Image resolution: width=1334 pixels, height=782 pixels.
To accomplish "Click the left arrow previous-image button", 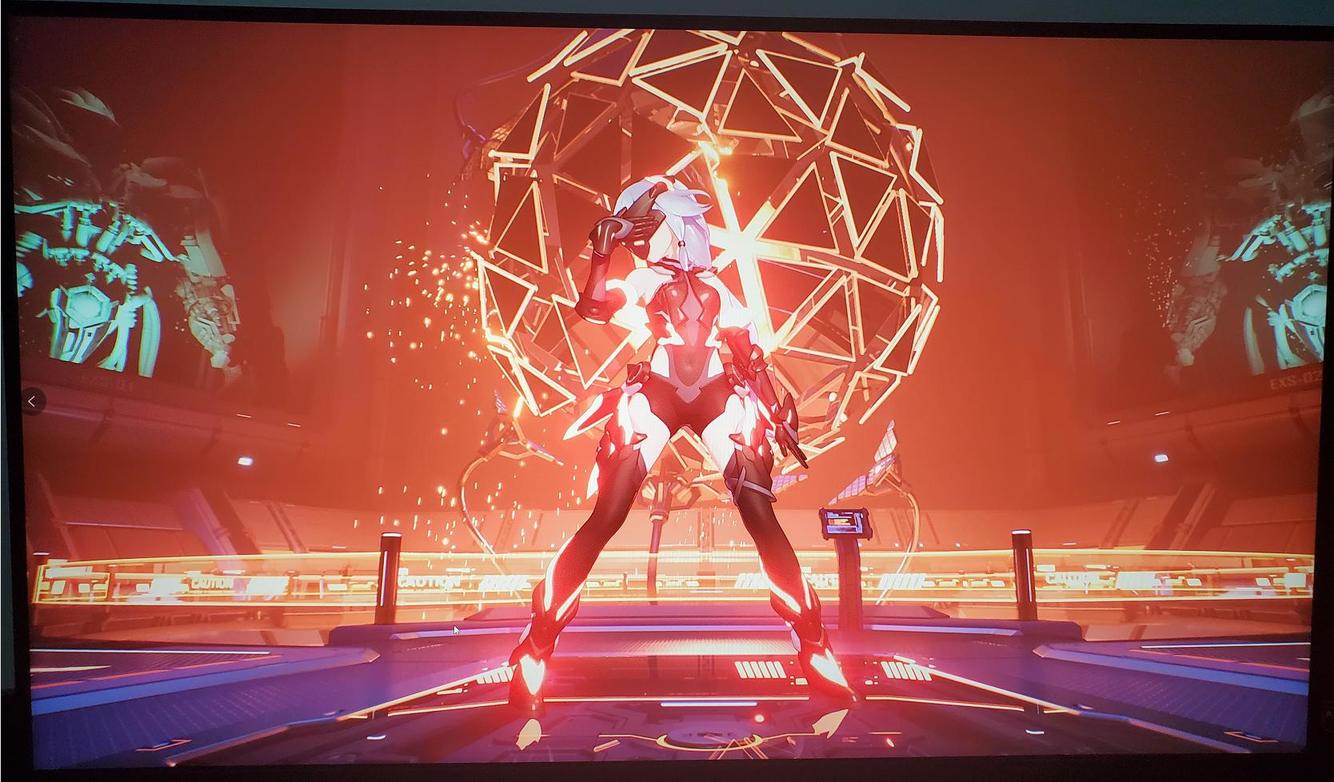I will [32, 401].
